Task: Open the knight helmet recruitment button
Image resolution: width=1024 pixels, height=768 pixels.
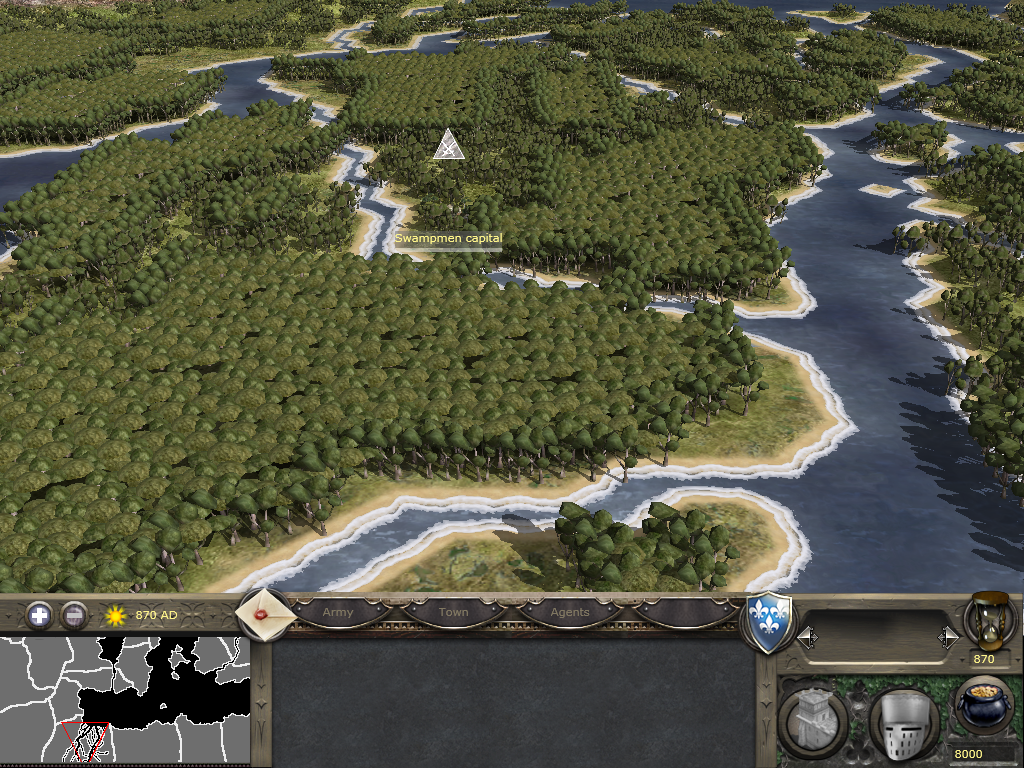Action: tap(903, 723)
